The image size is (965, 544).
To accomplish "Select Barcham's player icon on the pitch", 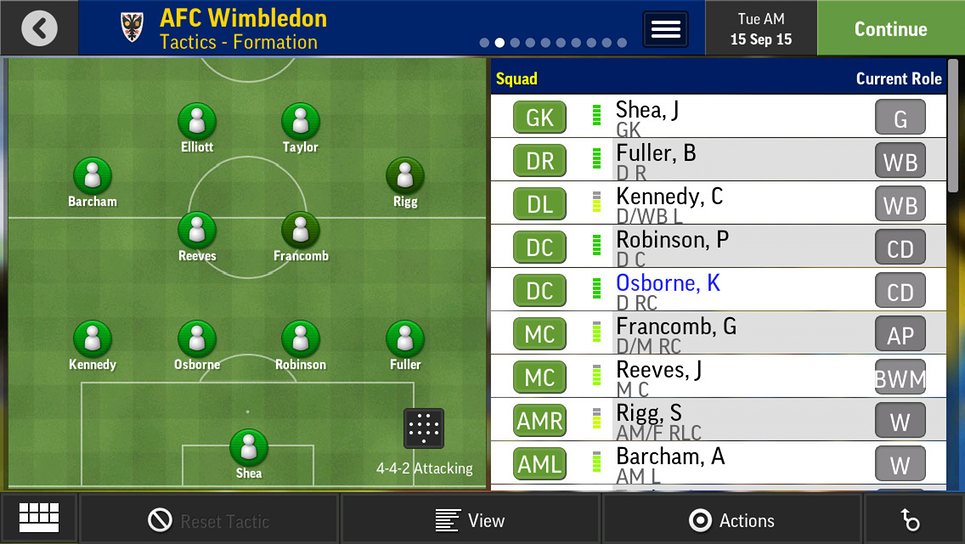I will 93,177.
